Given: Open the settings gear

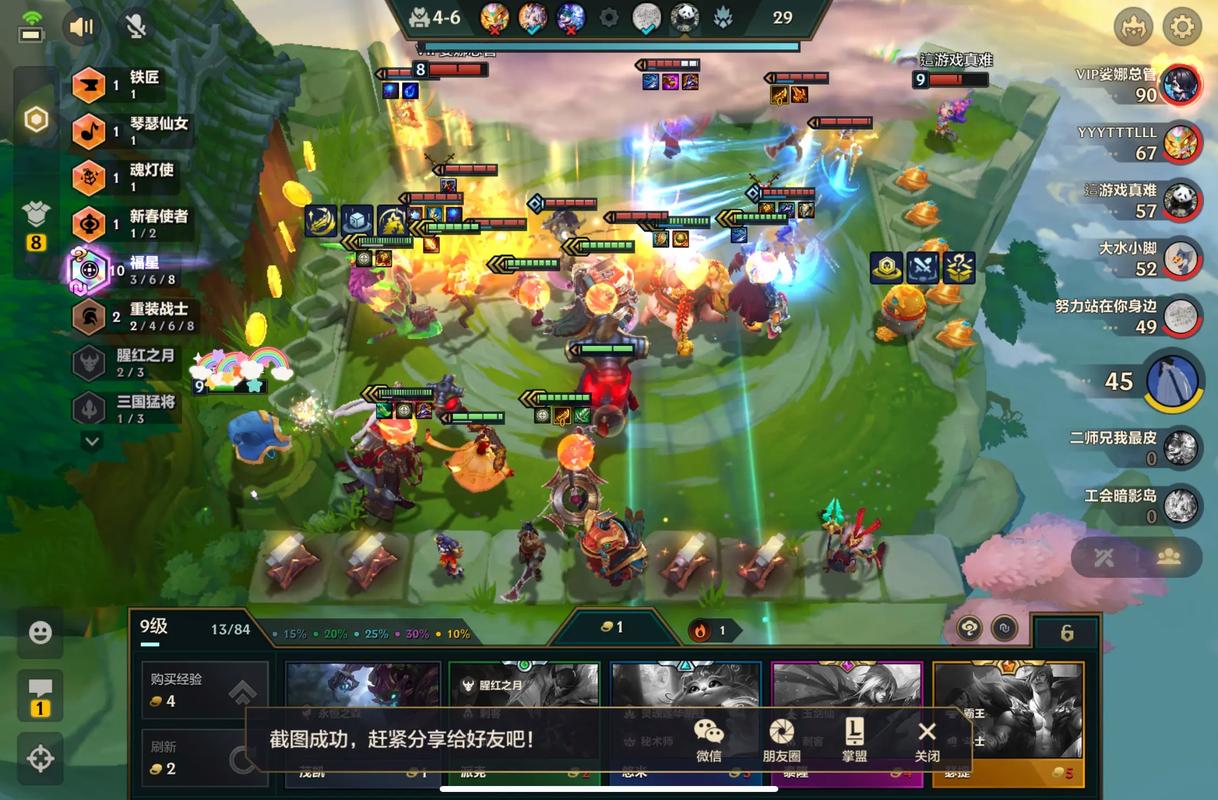Looking at the screenshot, I should [1181, 26].
